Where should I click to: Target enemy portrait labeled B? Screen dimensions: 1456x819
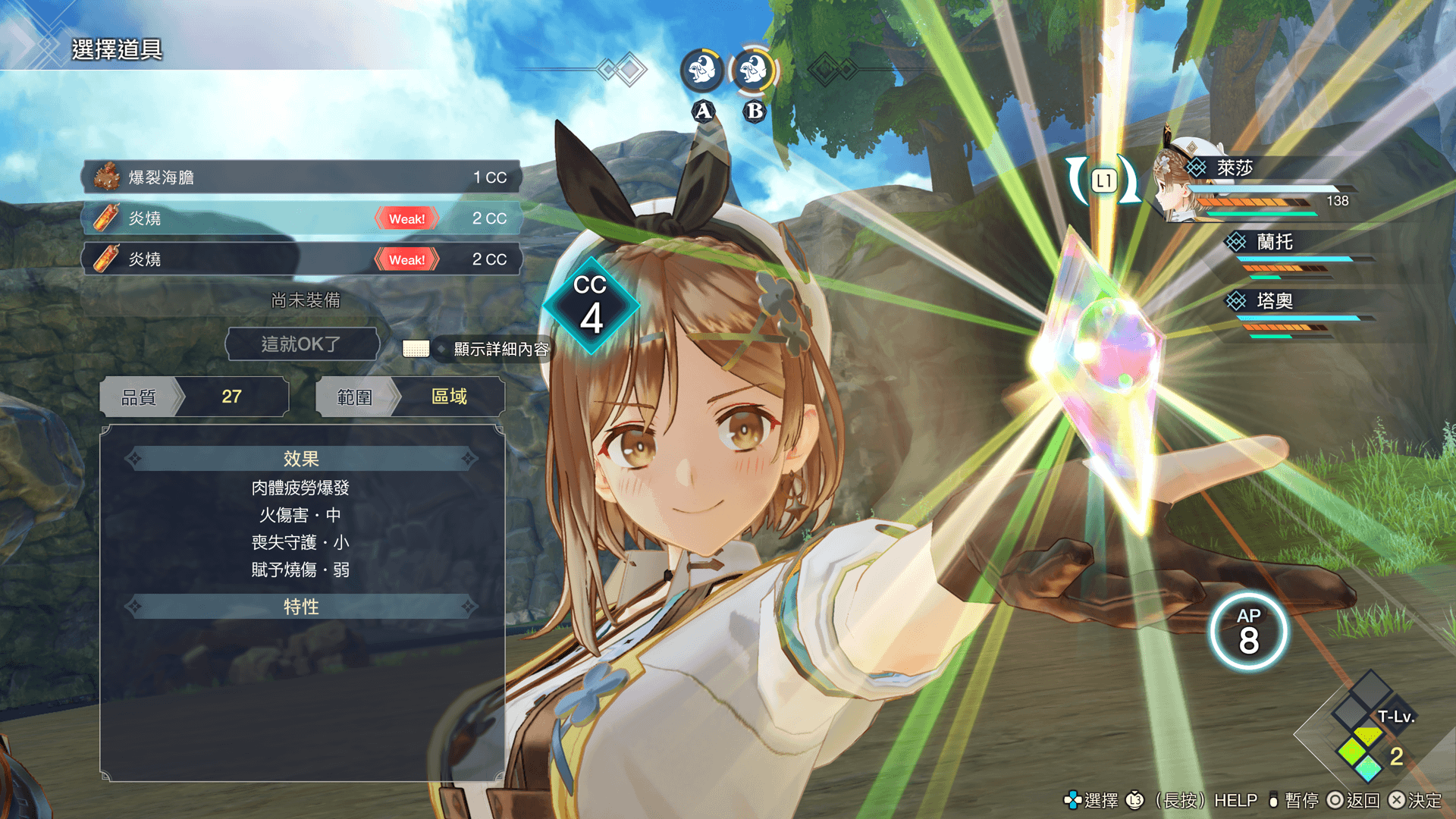pyautogui.click(x=753, y=71)
